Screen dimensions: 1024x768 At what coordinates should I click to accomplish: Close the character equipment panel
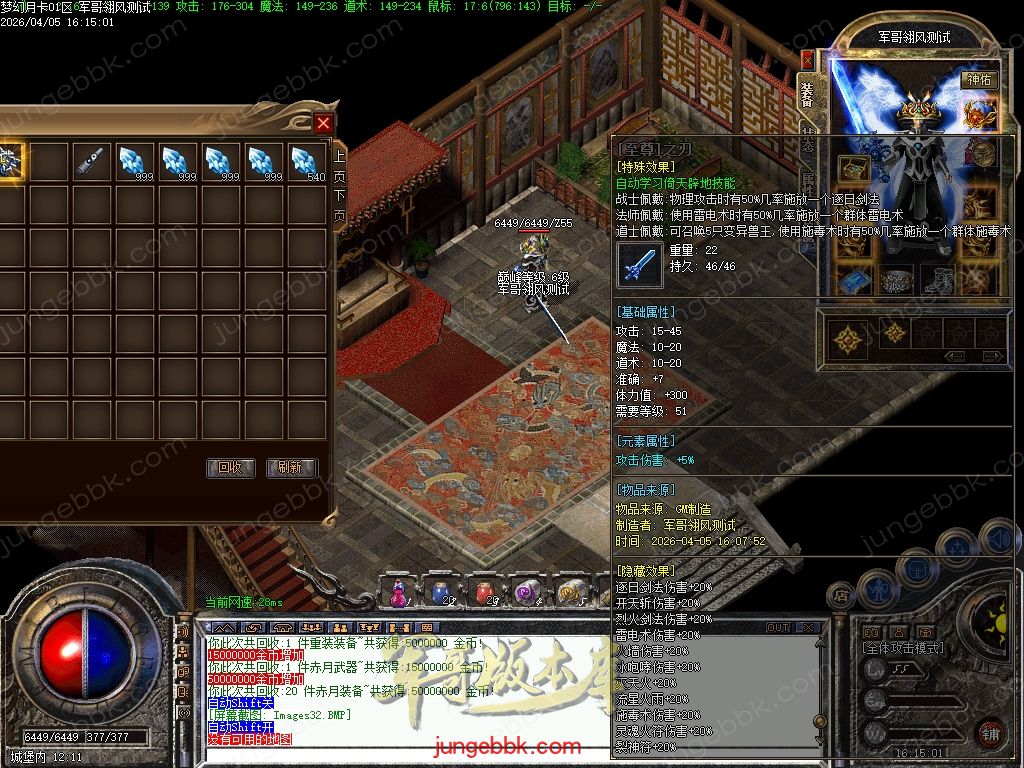coord(807,60)
